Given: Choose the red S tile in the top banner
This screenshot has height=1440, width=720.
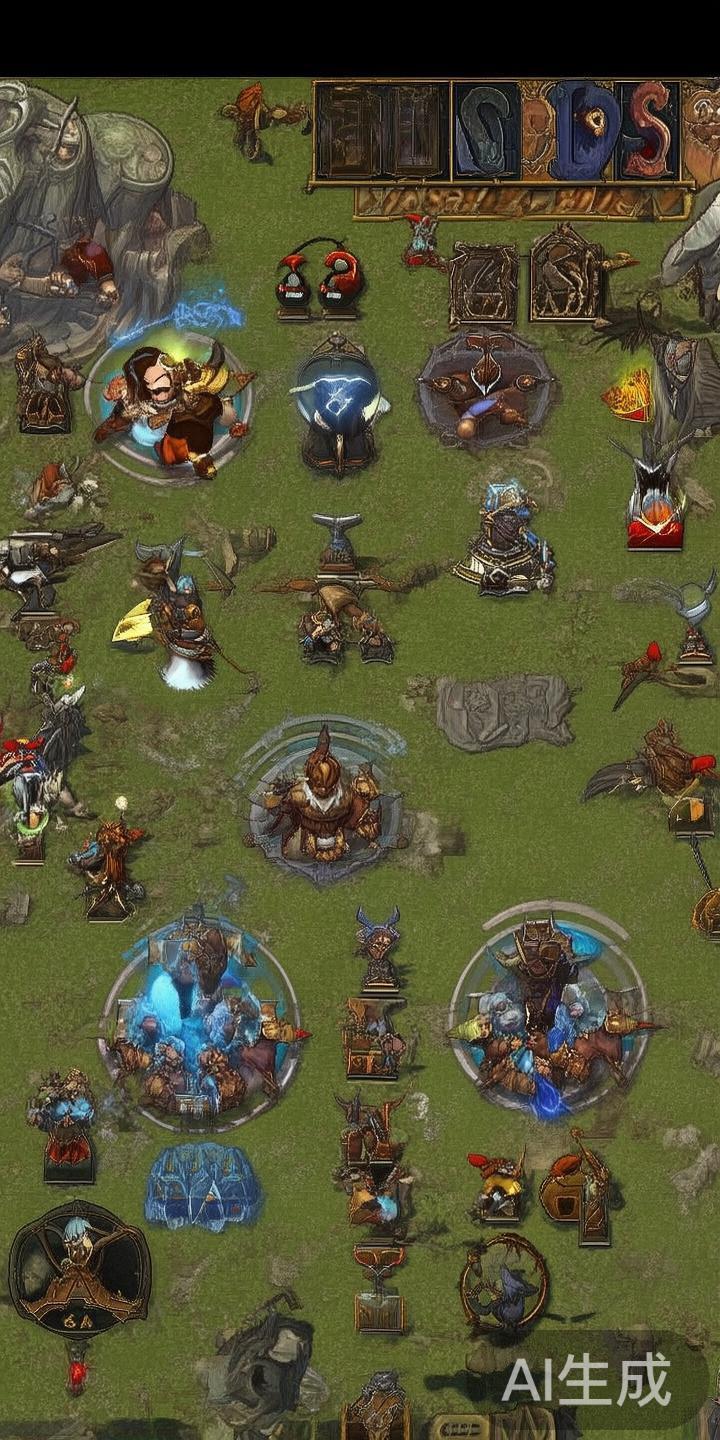Looking at the screenshot, I should 648,130.
